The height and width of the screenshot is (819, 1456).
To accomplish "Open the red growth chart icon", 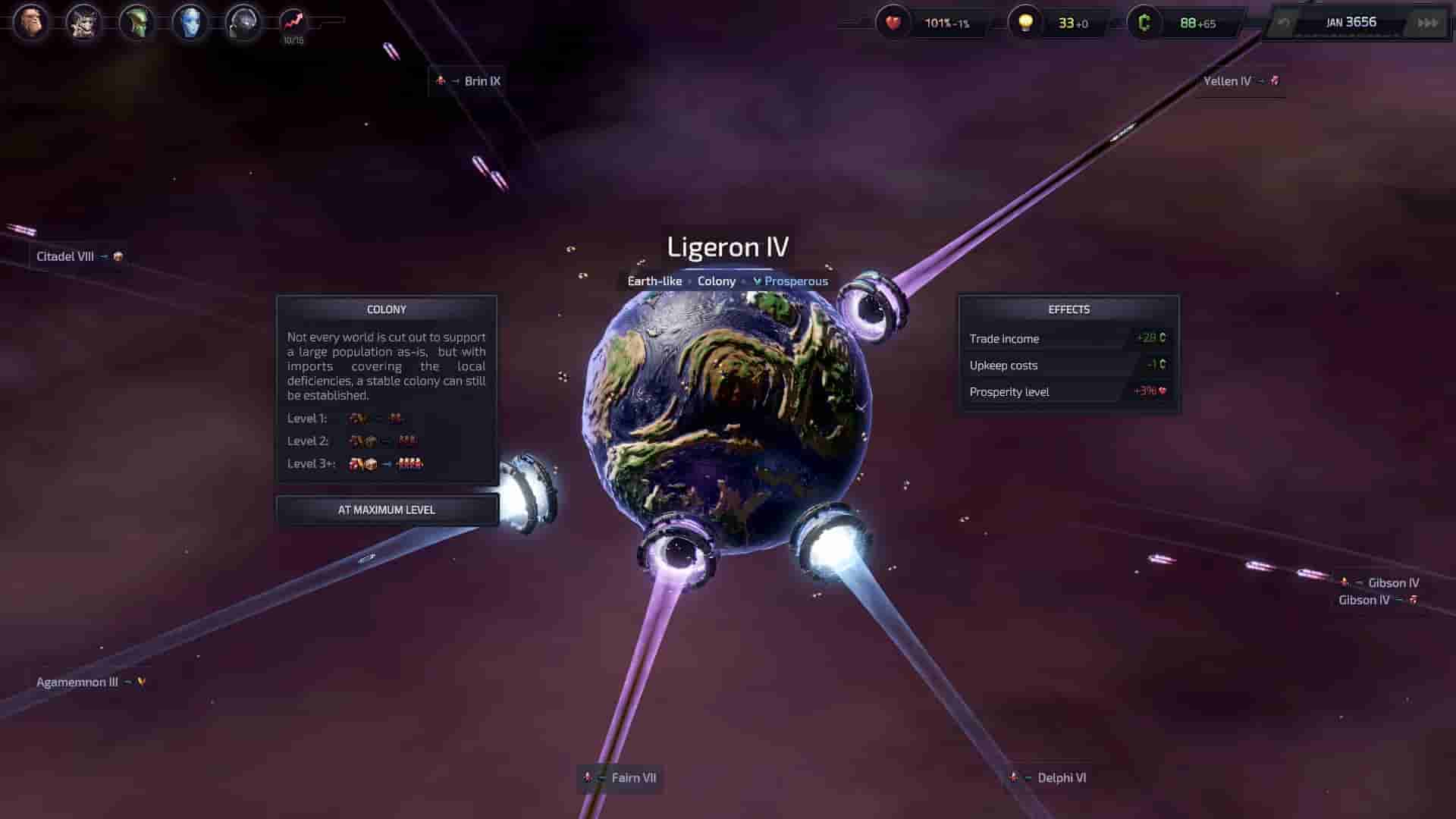I will point(293,21).
